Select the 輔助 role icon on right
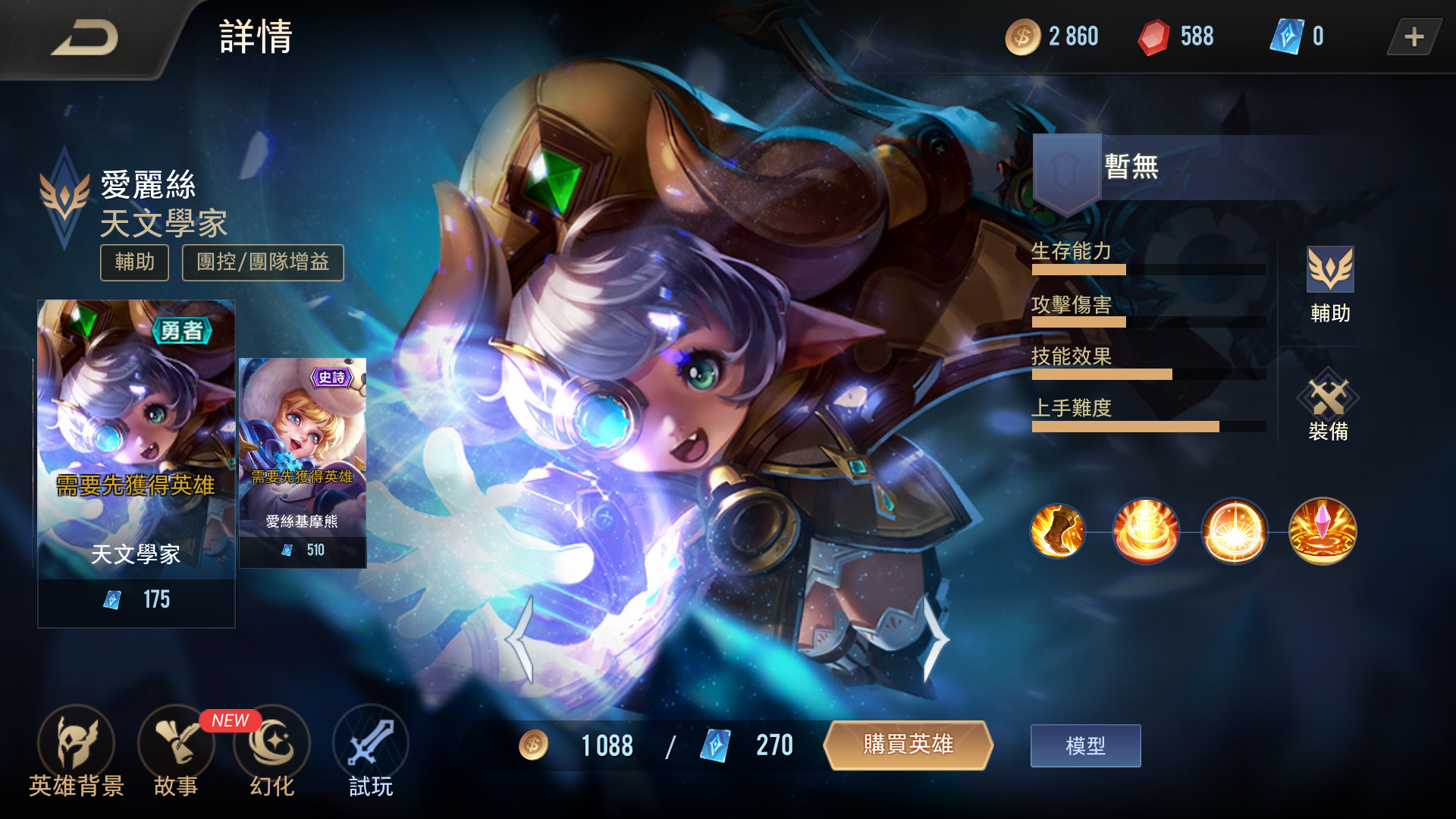The image size is (1456, 819). point(1330,285)
